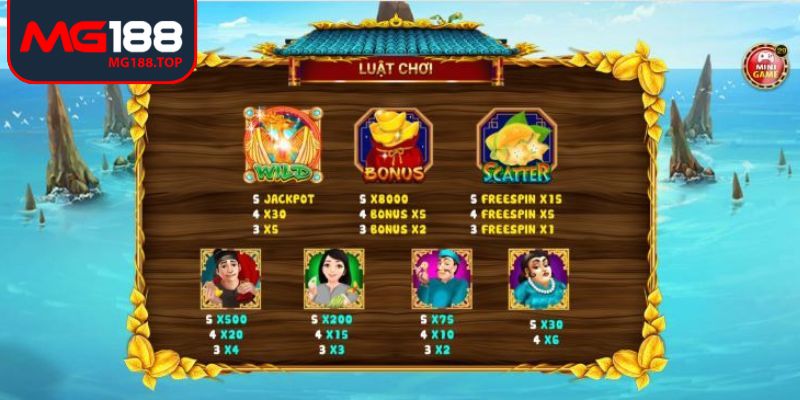
Task: Open the Mini Game button
Action: pos(764,64)
